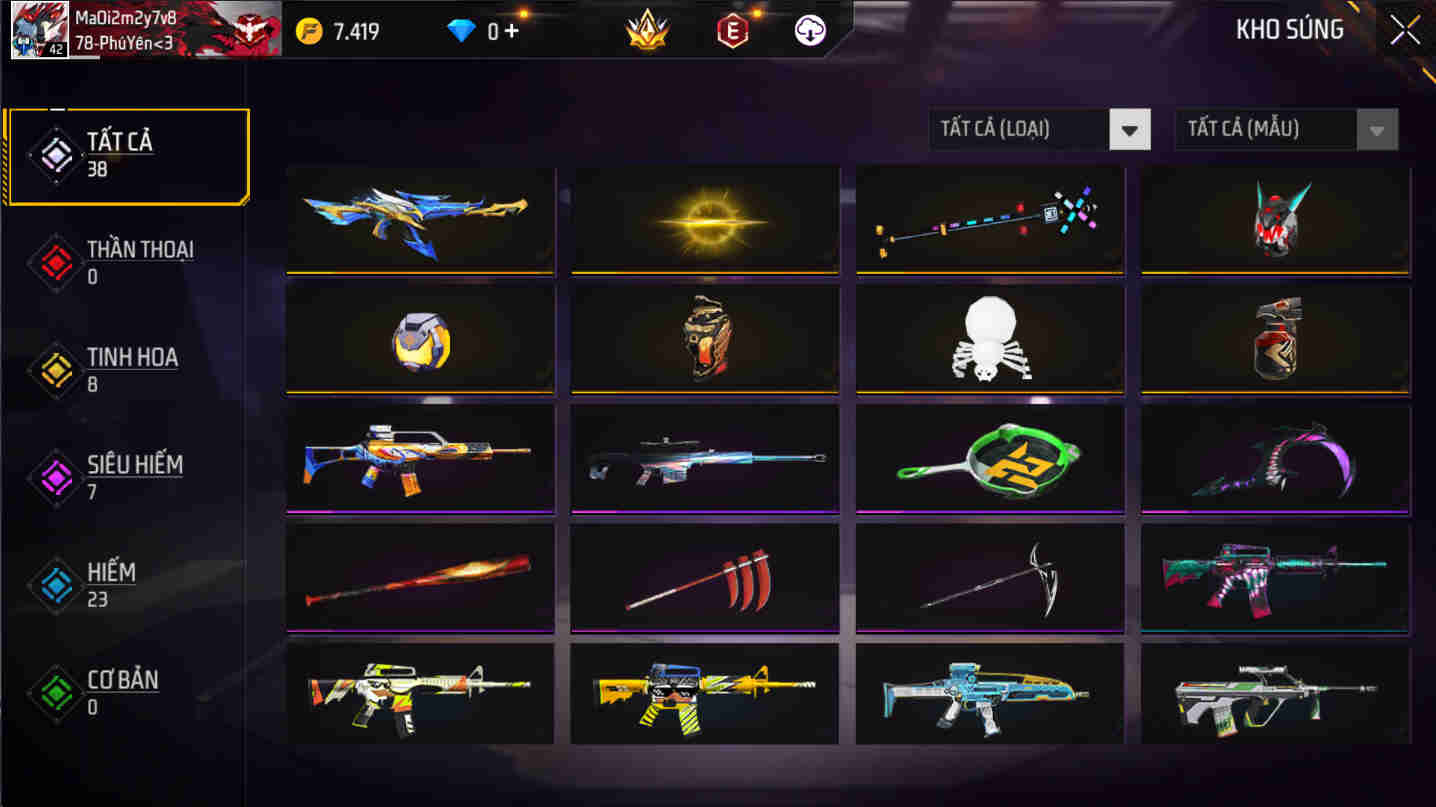Screen dimensions: 1436x807
Task: Expand the weapon type dropdown arrow
Action: pos(1131,129)
